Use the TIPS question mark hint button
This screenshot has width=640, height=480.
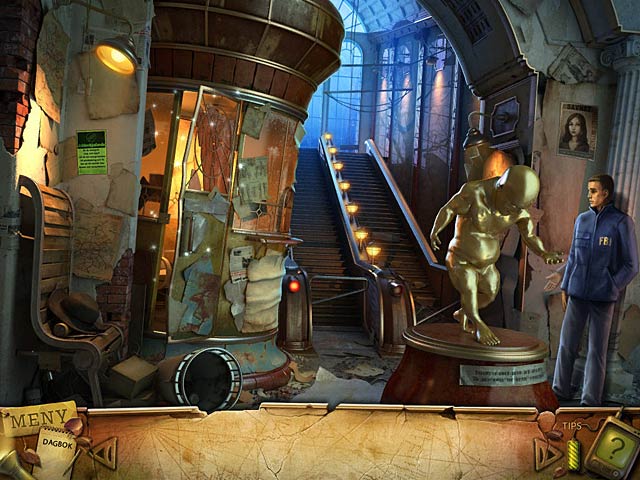pyautogui.click(x=611, y=441)
